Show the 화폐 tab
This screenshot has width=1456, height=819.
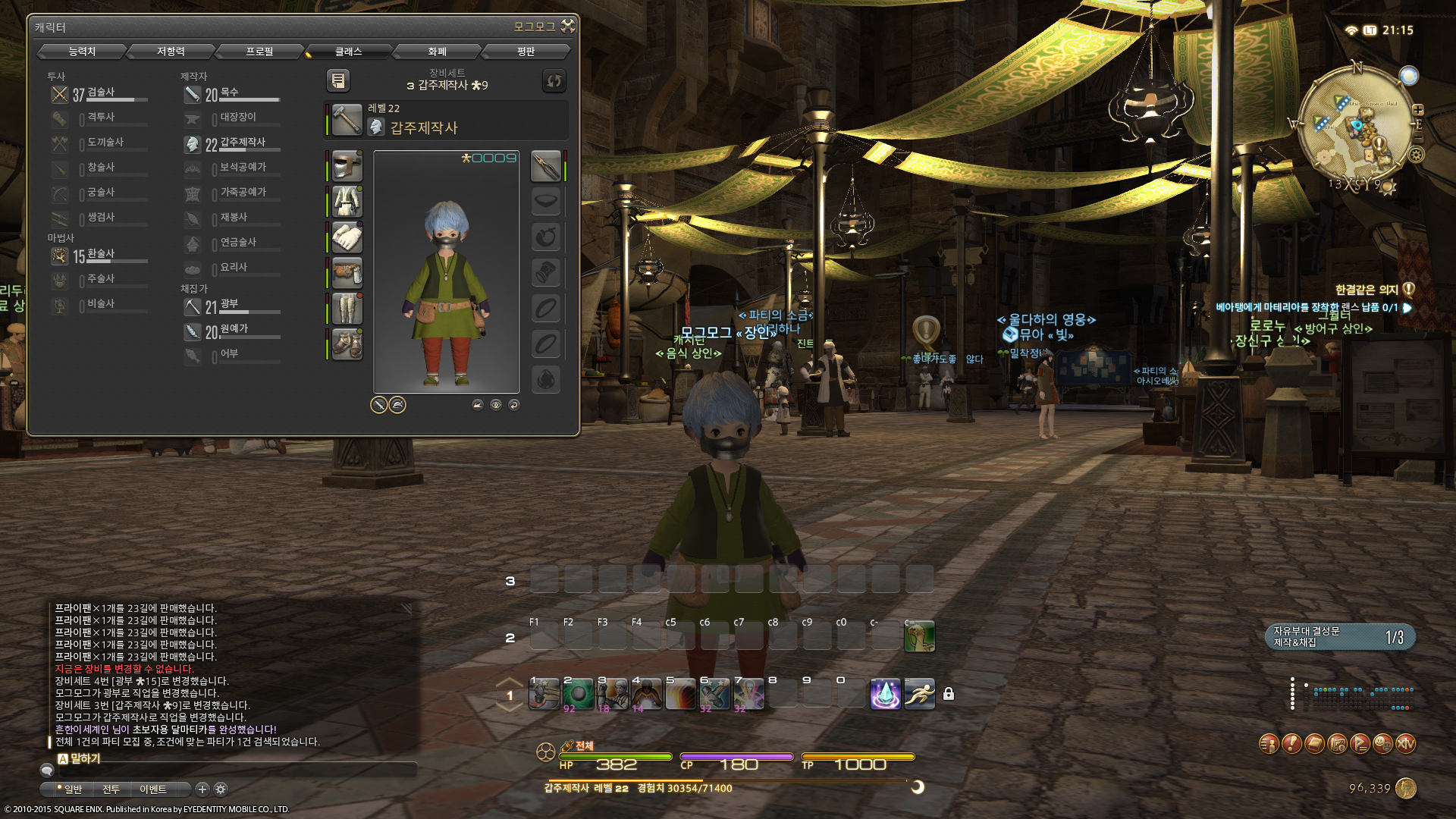point(437,52)
